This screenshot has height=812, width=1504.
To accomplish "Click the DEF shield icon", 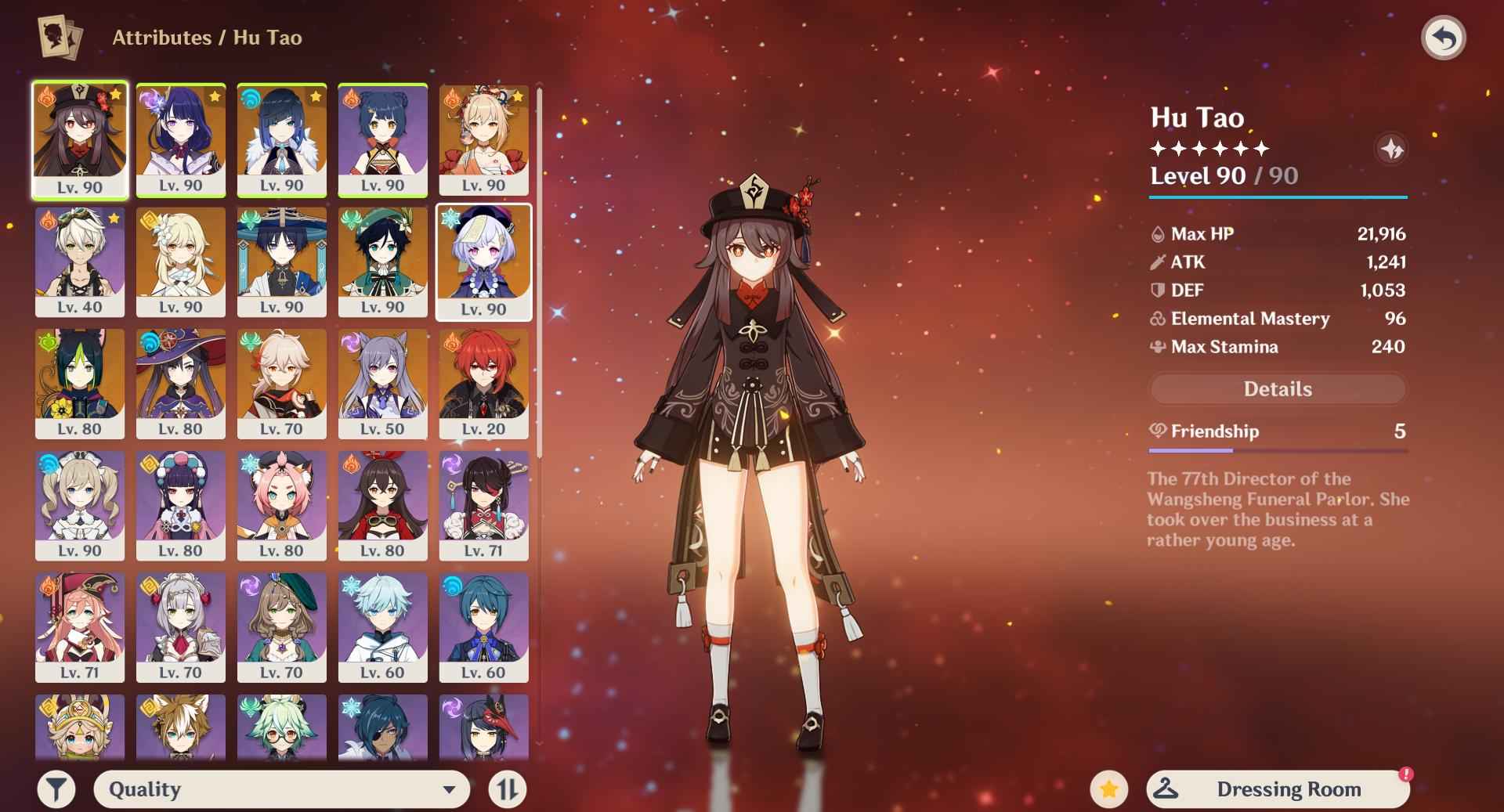I will click(x=1157, y=291).
